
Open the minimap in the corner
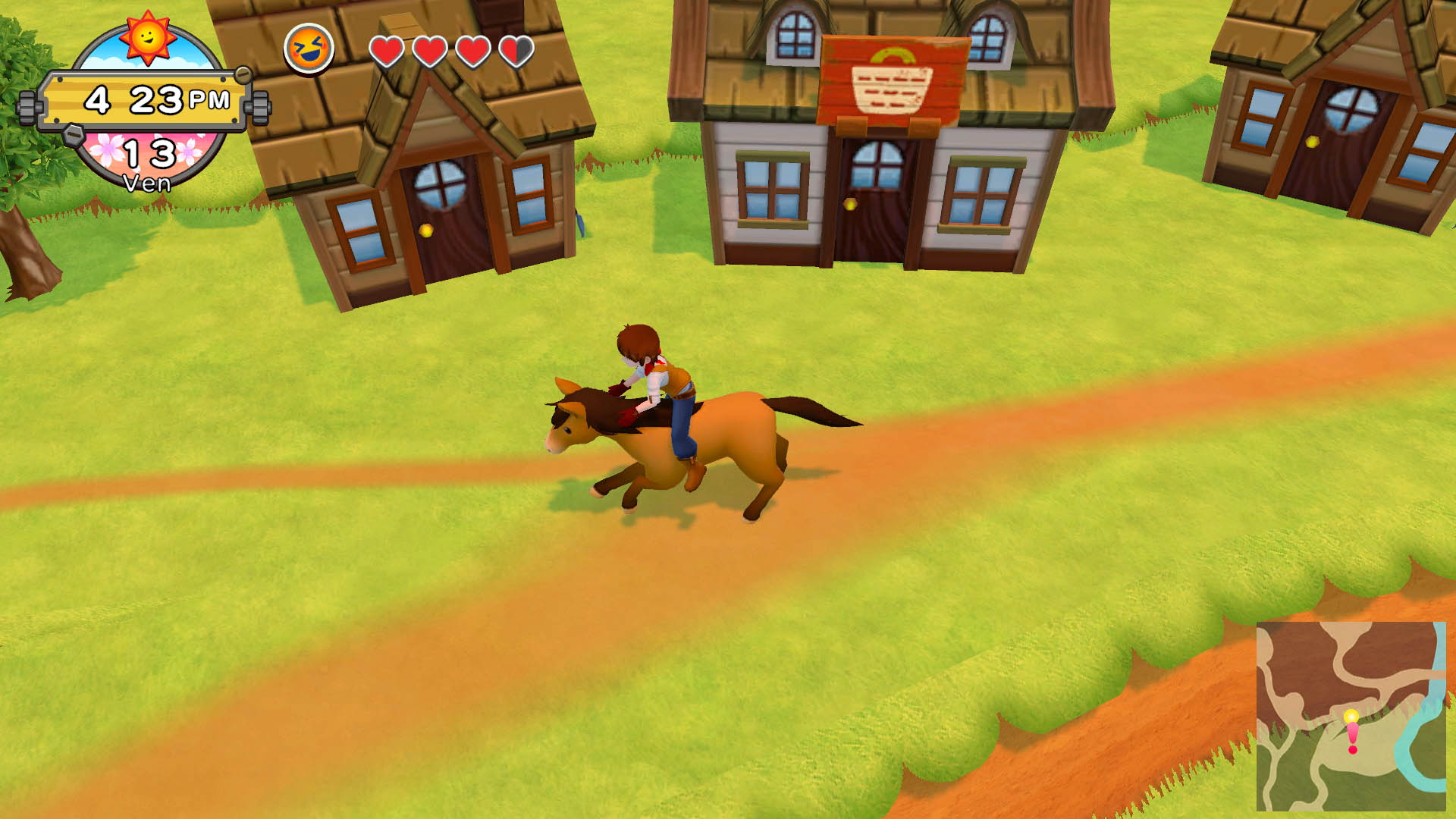1351,716
